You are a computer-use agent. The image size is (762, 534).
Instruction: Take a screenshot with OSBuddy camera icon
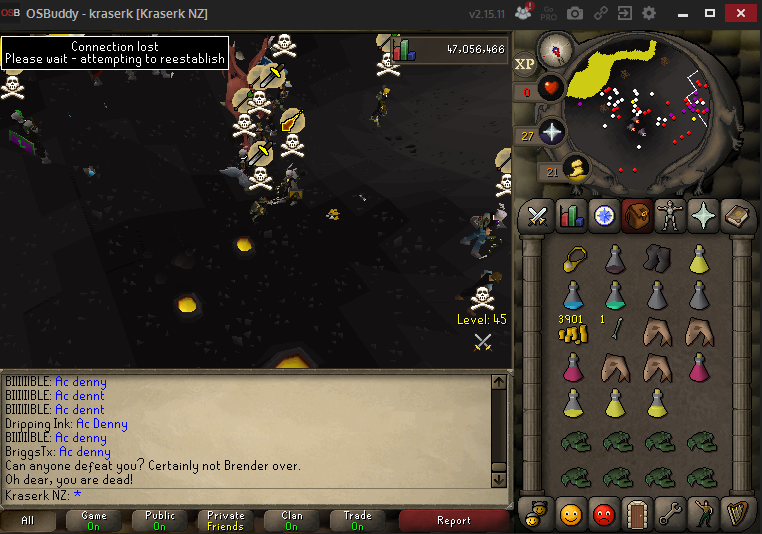coord(575,14)
